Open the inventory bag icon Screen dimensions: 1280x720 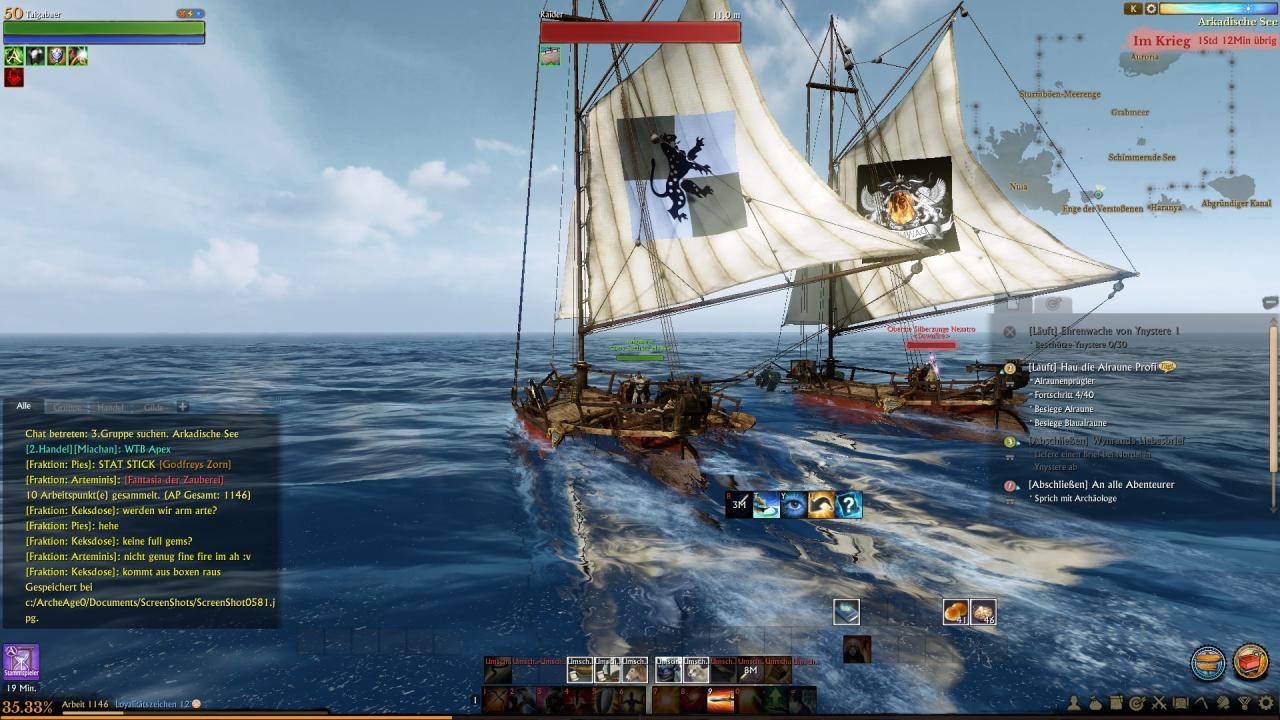[x=1095, y=703]
